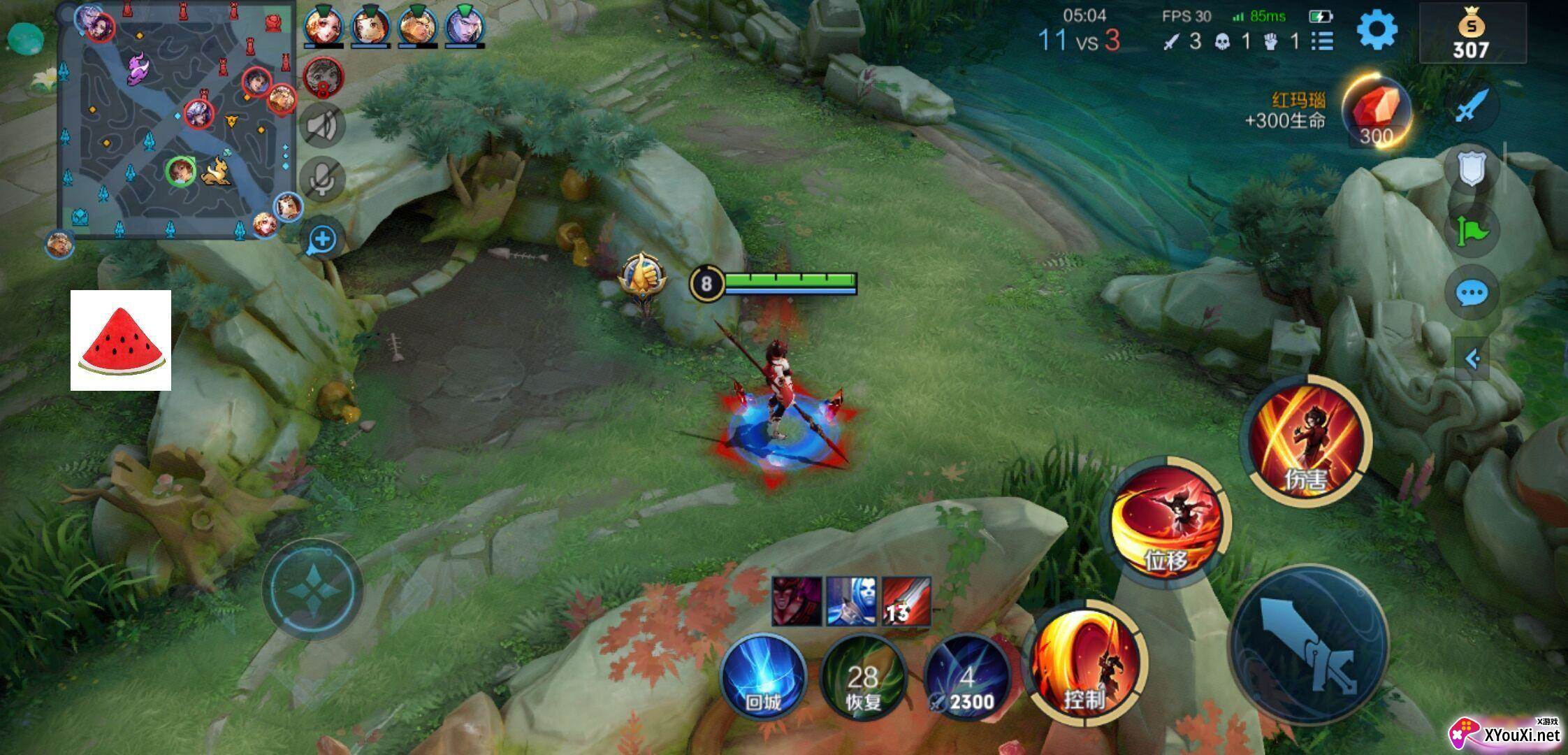This screenshot has height=755, width=1568.
Task: Click the blue plus magnifier button
Action: click(x=322, y=240)
